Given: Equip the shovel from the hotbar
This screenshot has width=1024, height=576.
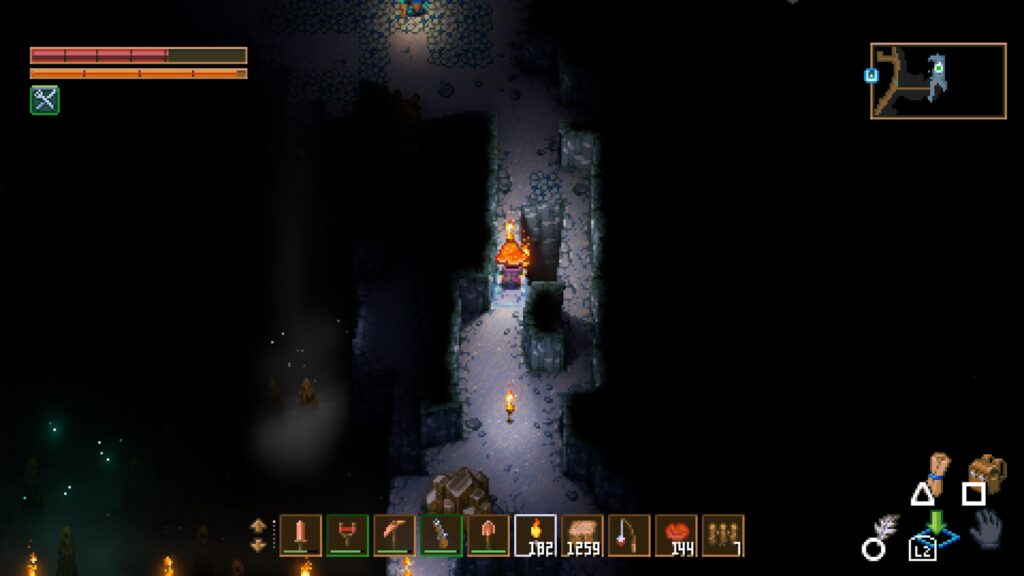Looking at the screenshot, I should pos(488,535).
